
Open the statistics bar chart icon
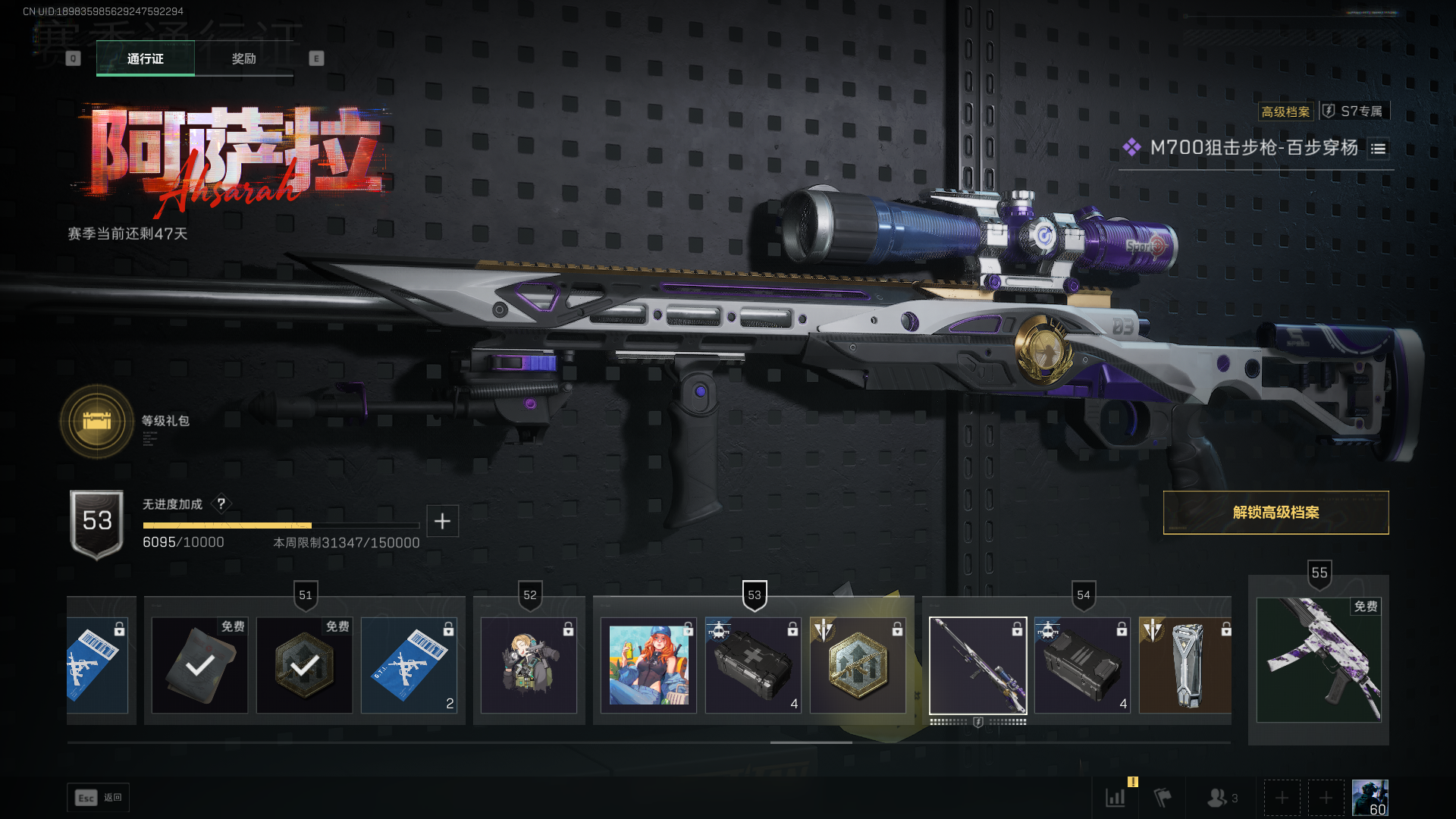click(x=1116, y=798)
